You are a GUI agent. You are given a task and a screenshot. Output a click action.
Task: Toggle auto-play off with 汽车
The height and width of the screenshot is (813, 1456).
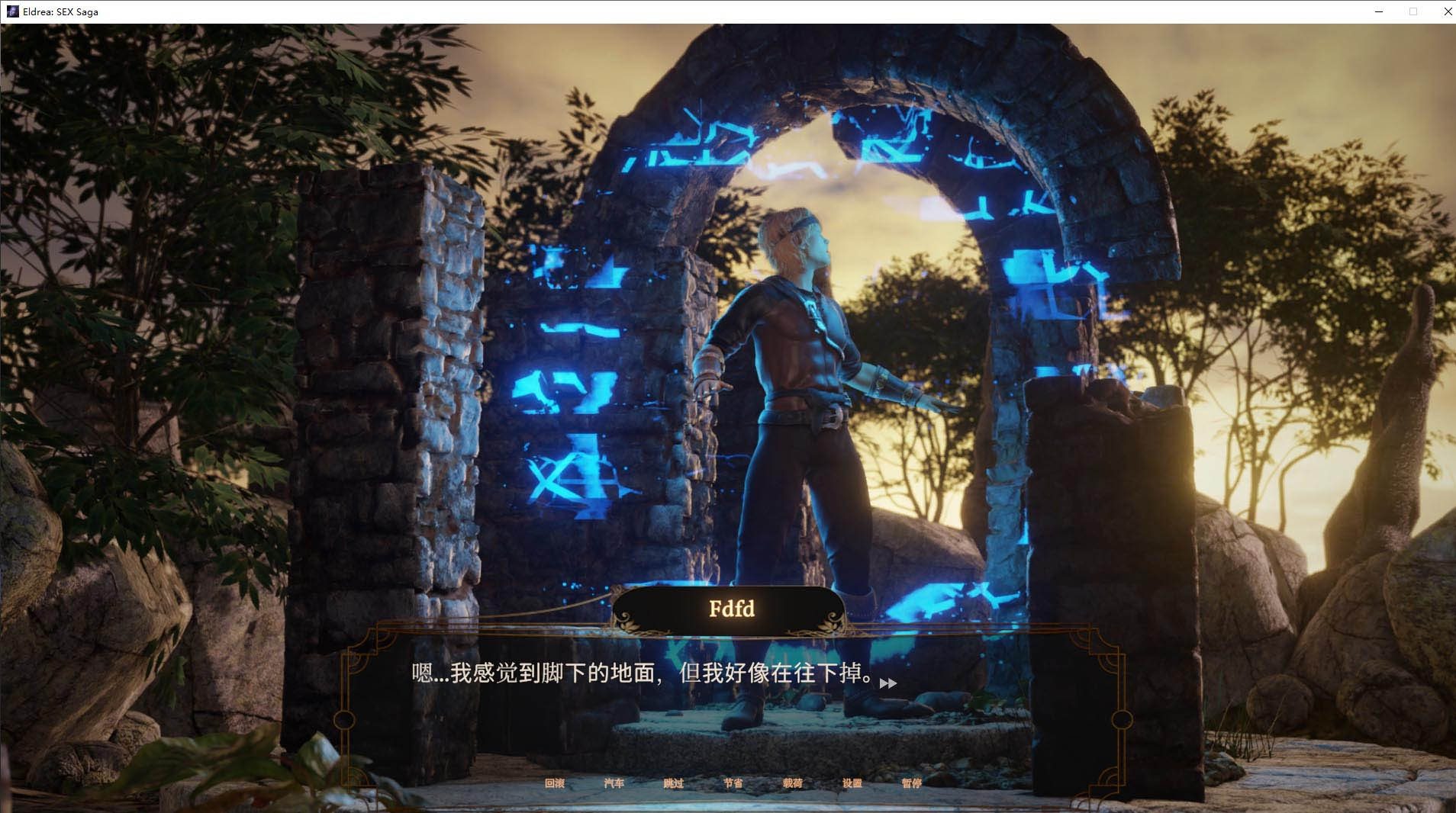[615, 782]
